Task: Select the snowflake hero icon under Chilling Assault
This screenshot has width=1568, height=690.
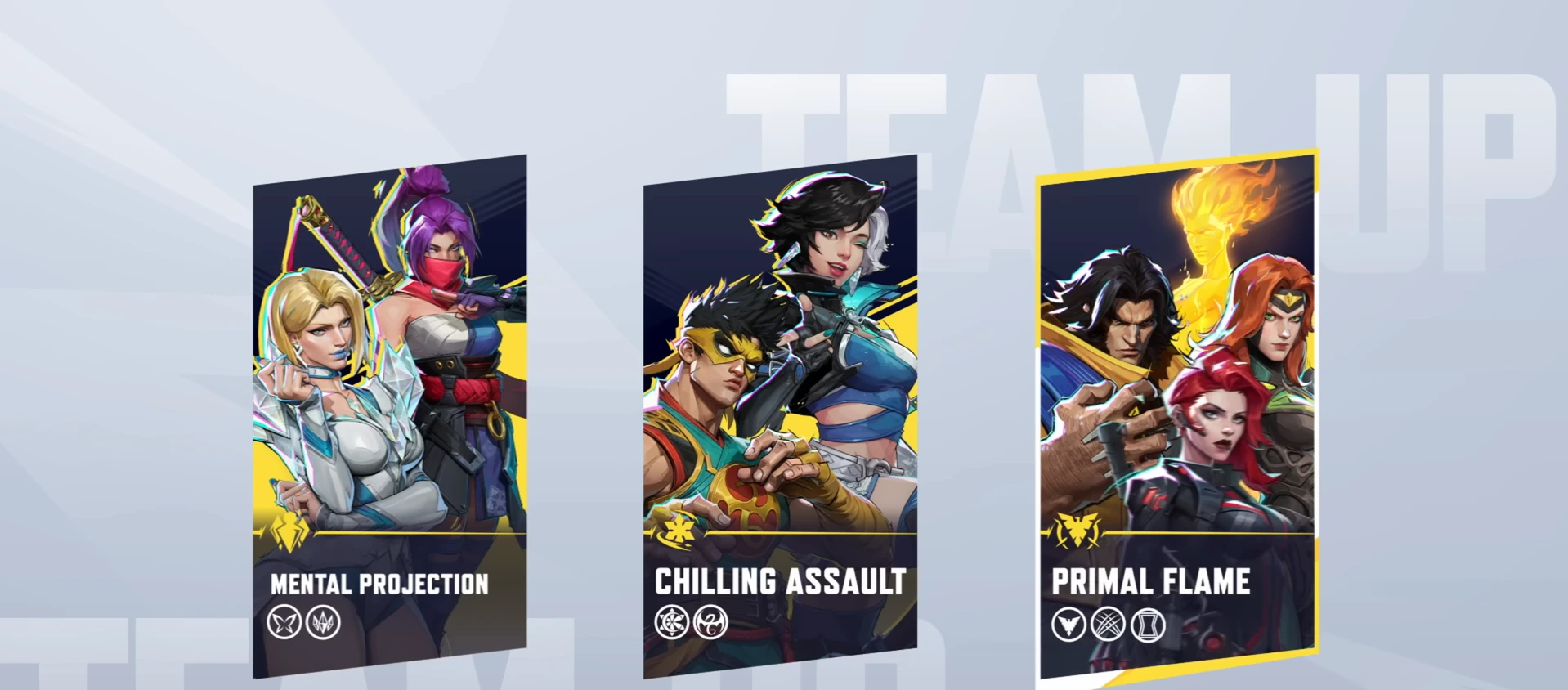Action: coord(671,622)
